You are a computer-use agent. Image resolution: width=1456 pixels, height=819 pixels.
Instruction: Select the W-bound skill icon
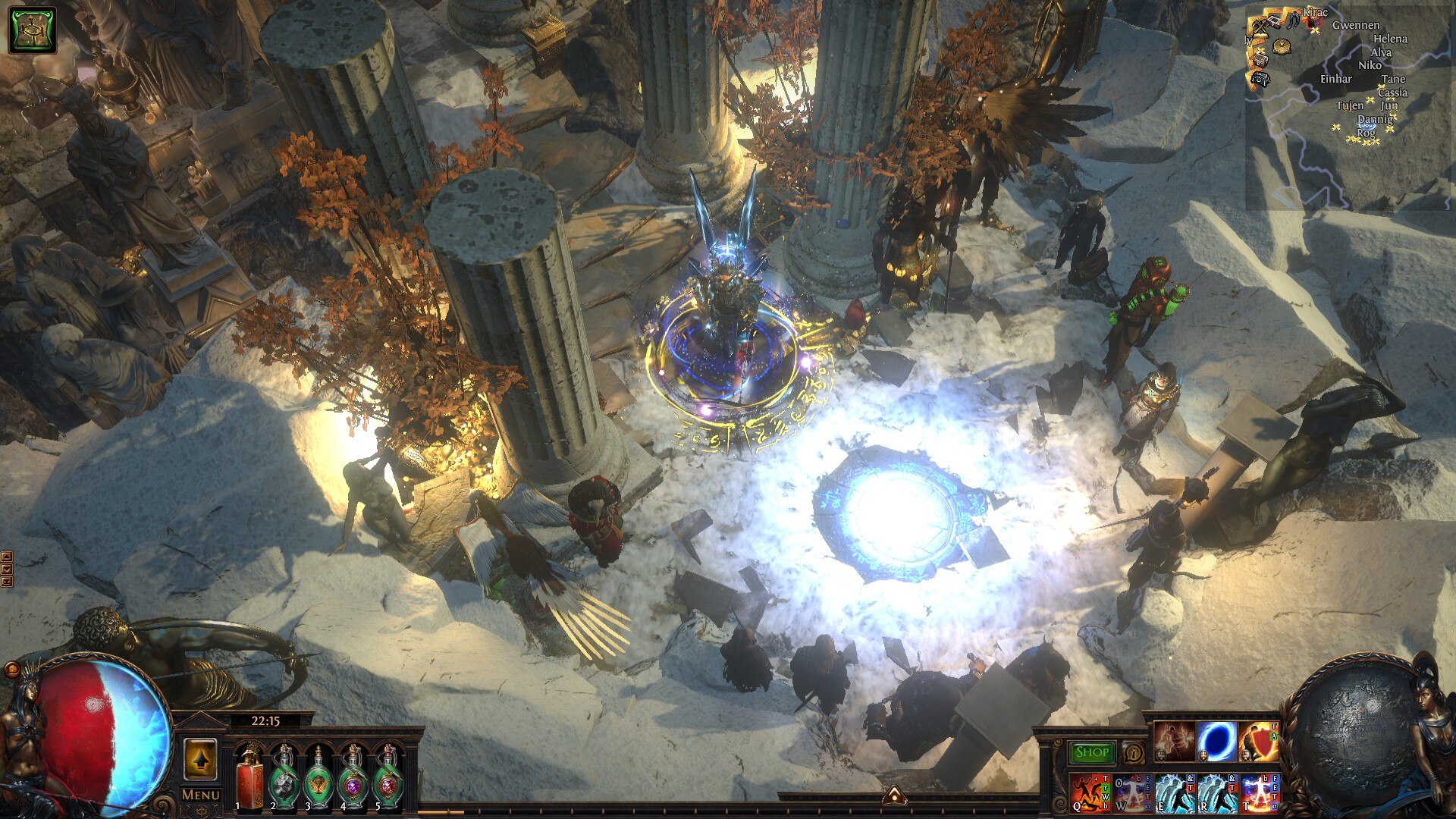[x=1132, y=792]
